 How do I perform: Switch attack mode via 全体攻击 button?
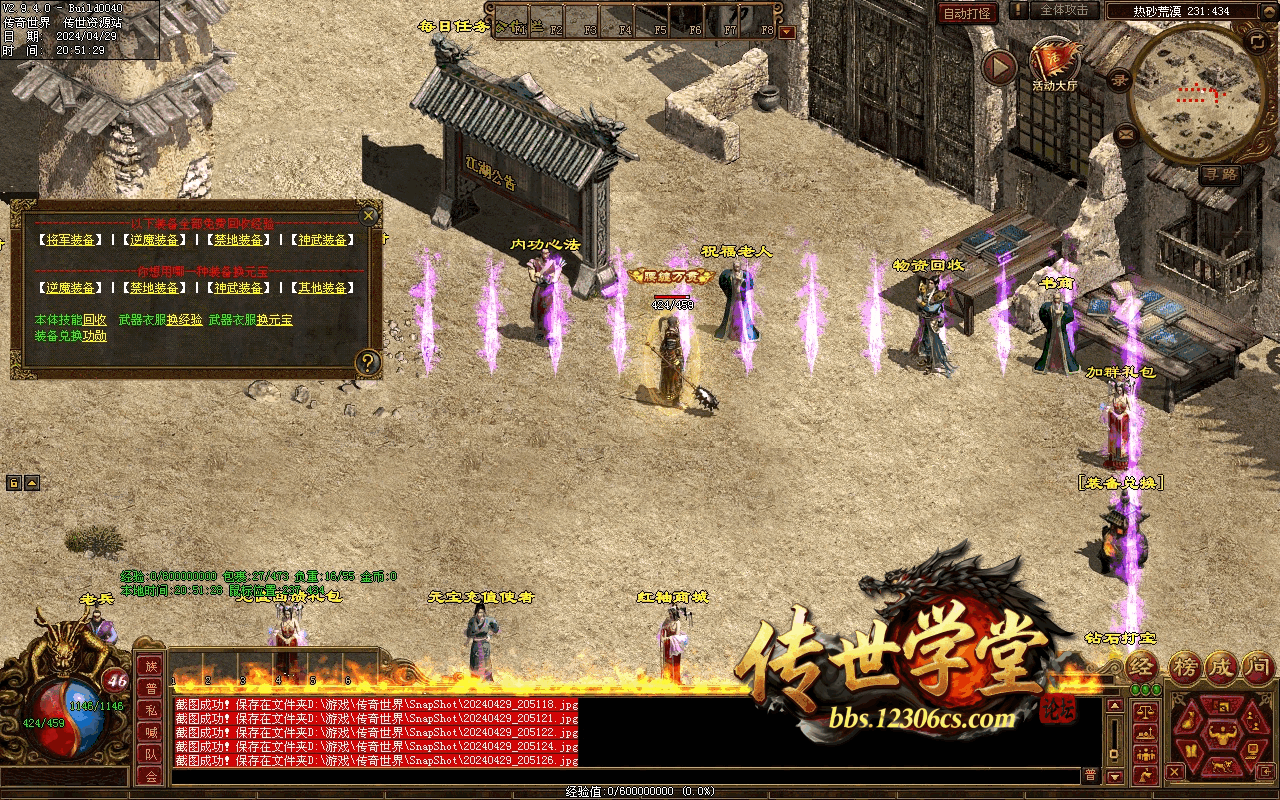1063,10
